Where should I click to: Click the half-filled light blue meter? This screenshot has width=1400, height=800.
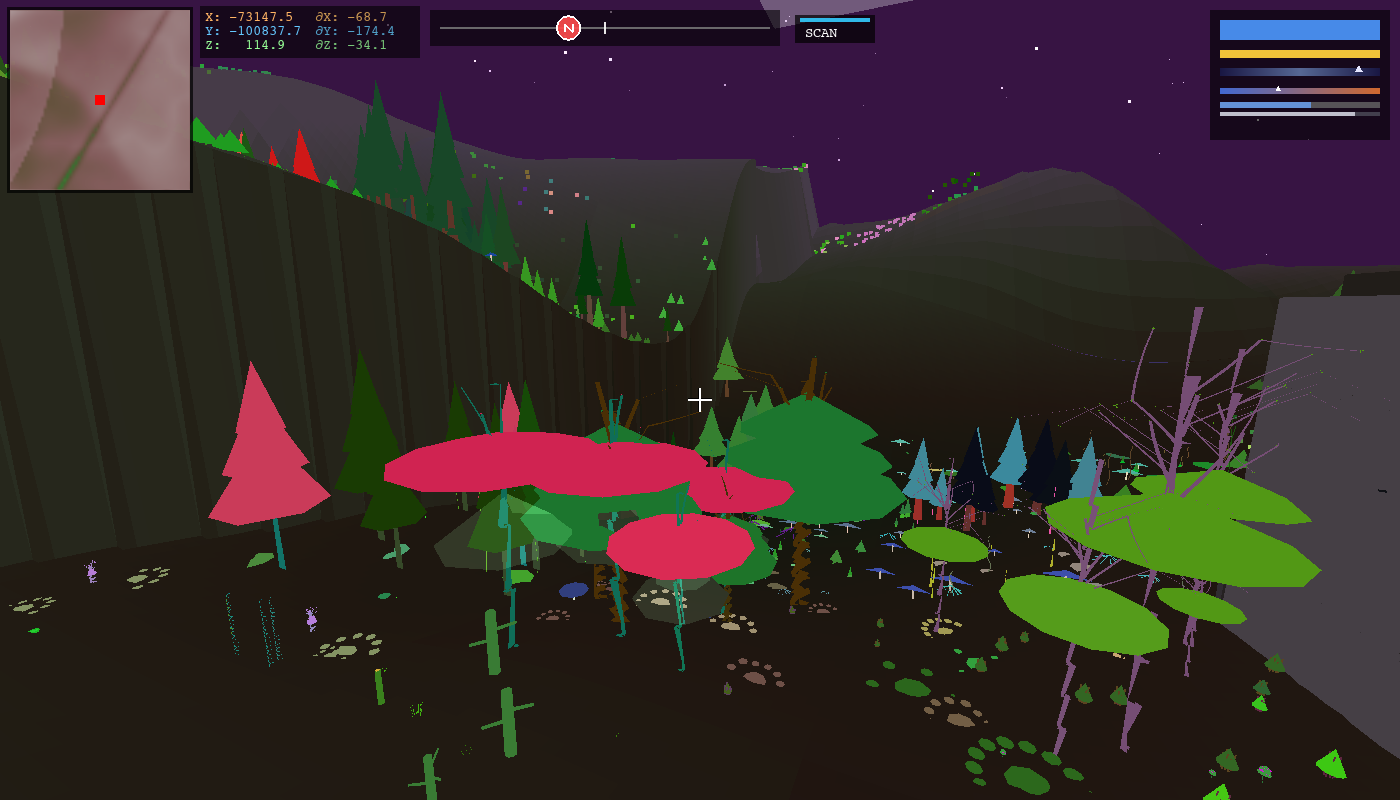(1265, 105)
